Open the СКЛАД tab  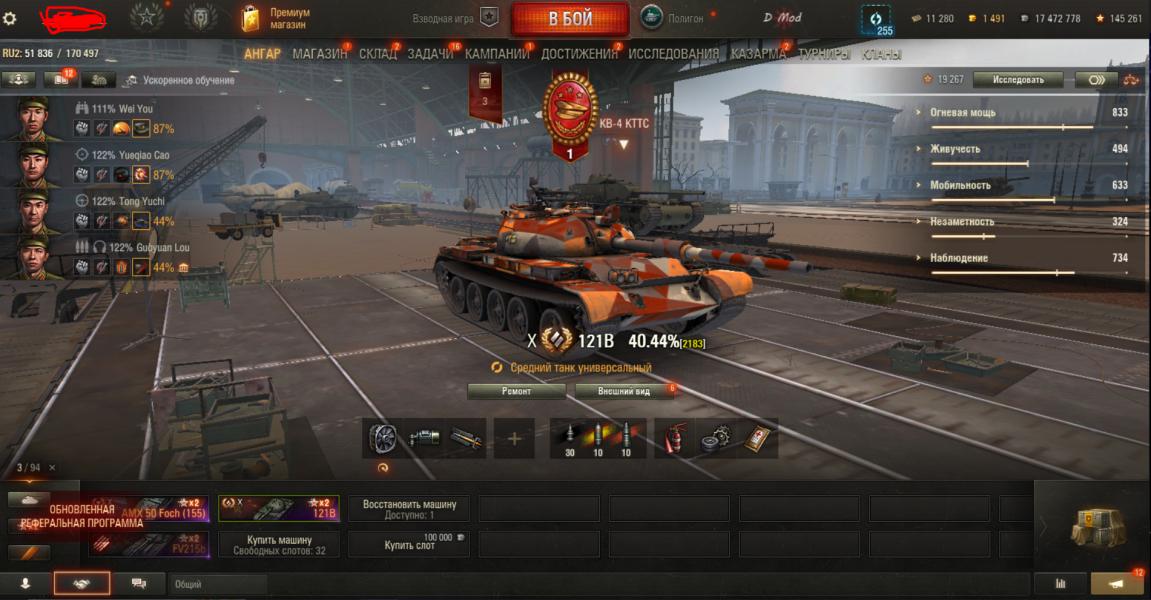(x=377, y=54)
